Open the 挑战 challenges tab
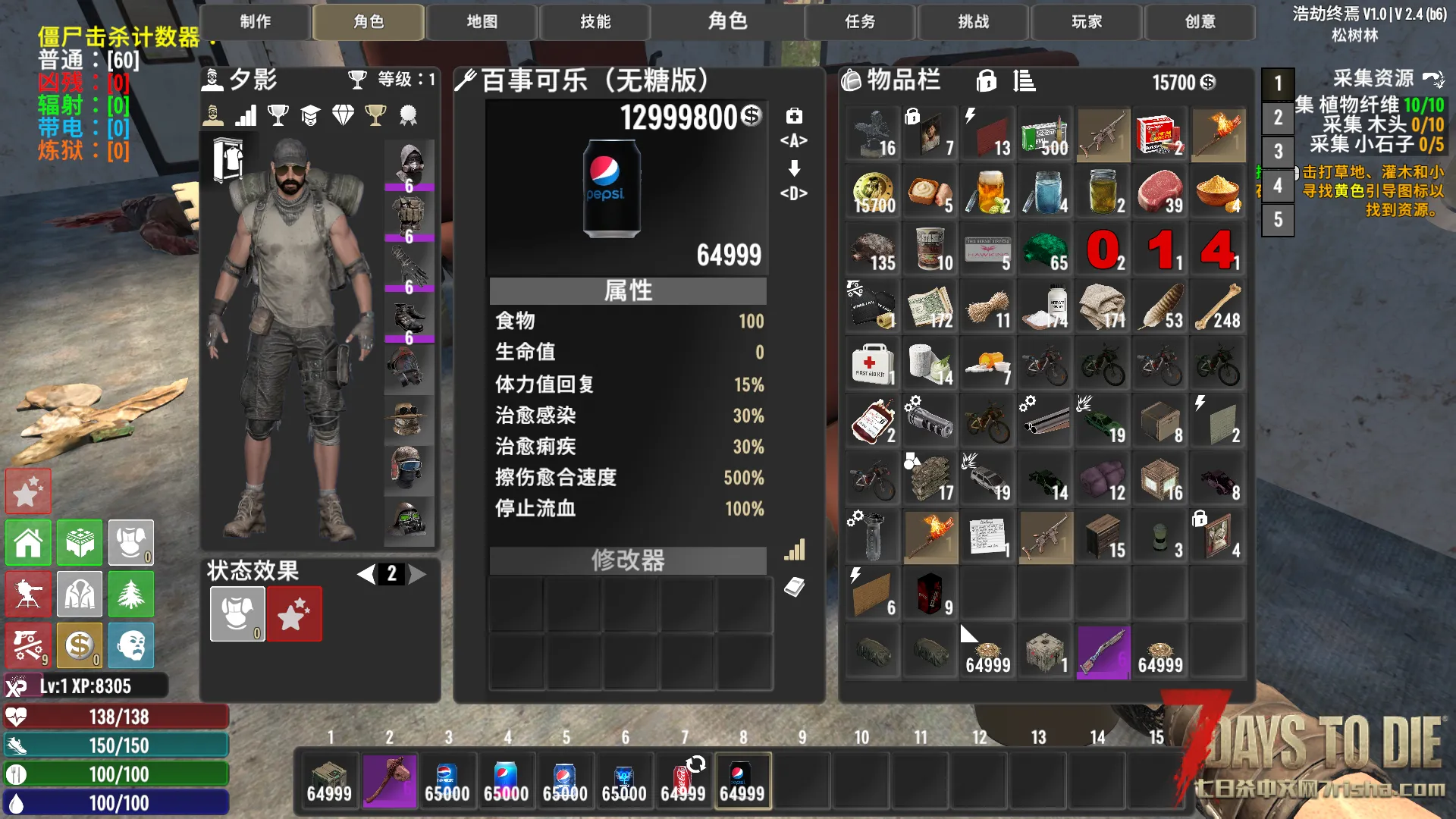Screen dimensions: 1456x819 (973, 22)
